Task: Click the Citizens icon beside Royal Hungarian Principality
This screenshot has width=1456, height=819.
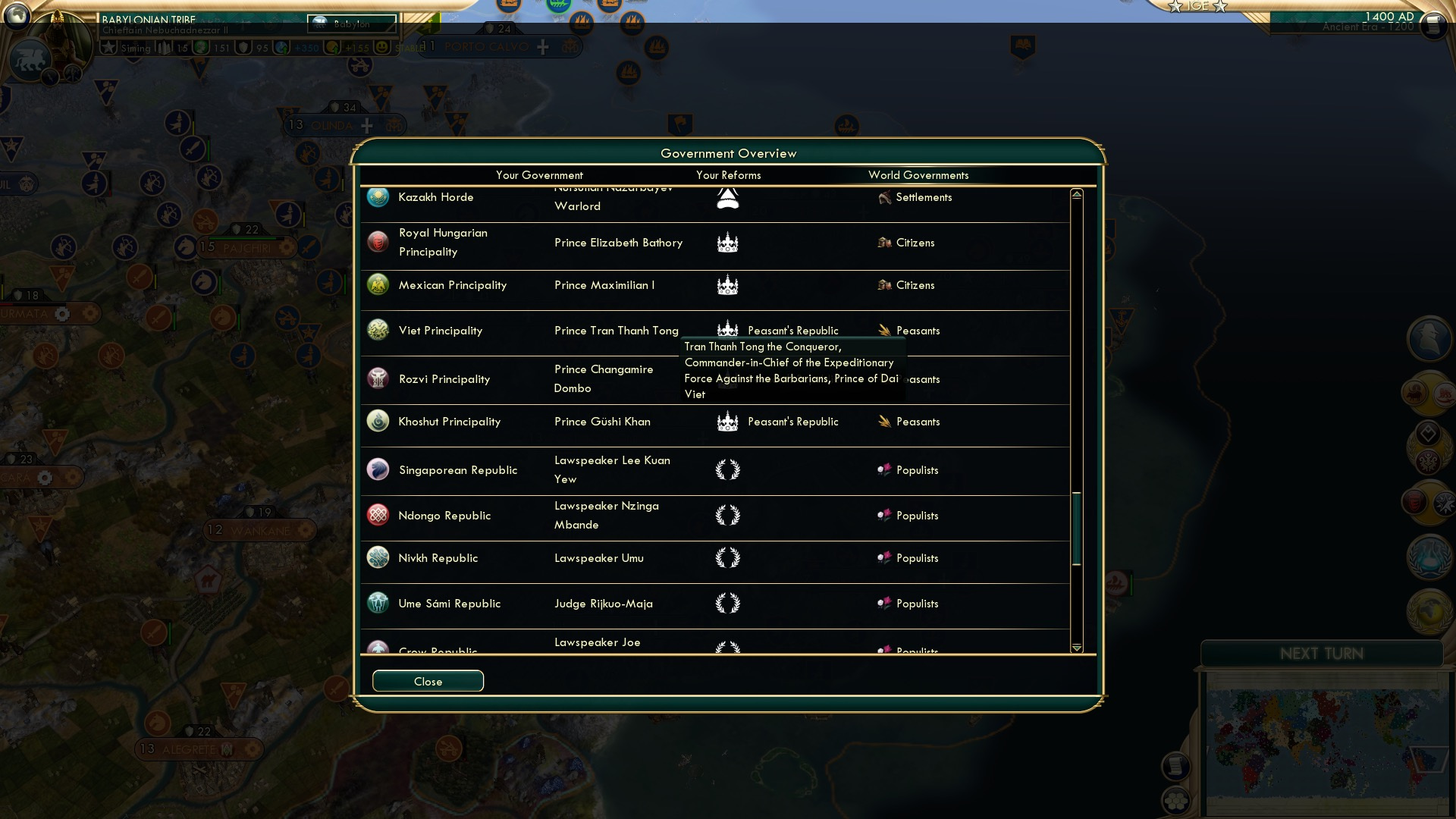Action: click(883, 243)
